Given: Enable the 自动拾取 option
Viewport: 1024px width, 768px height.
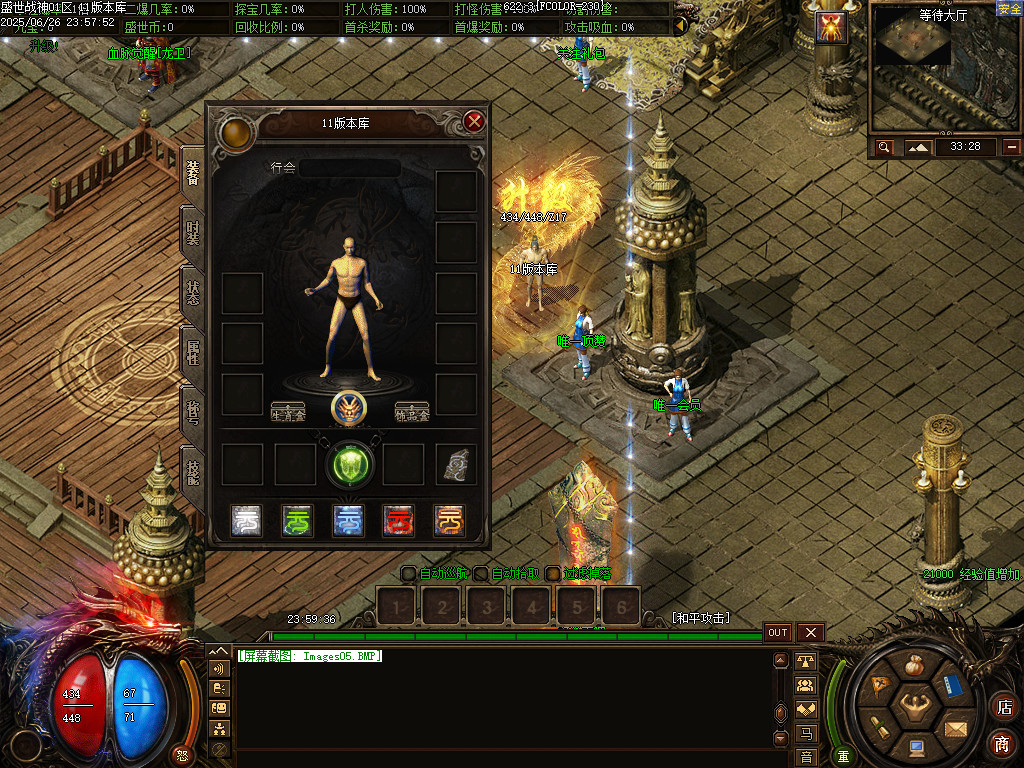Looking at the screenshot, I should coord(481,574).
